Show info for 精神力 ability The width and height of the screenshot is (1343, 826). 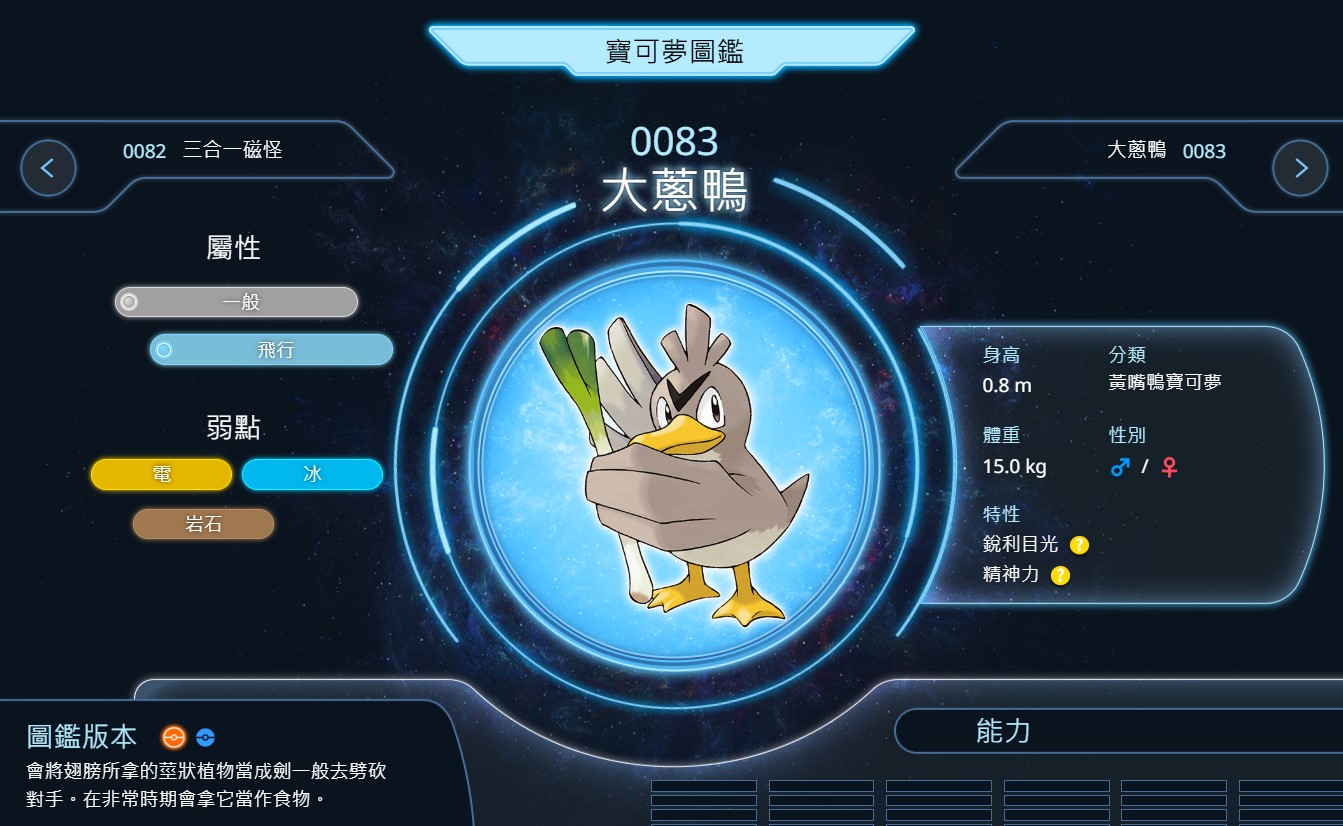(1060, 575)
